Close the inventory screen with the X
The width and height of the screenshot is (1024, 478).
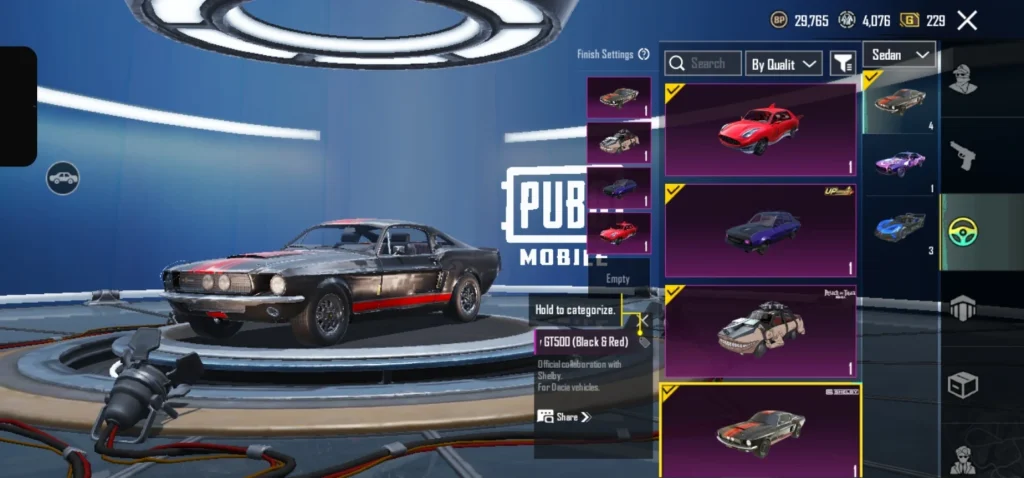pyautogui.click(x=967, y=20)
